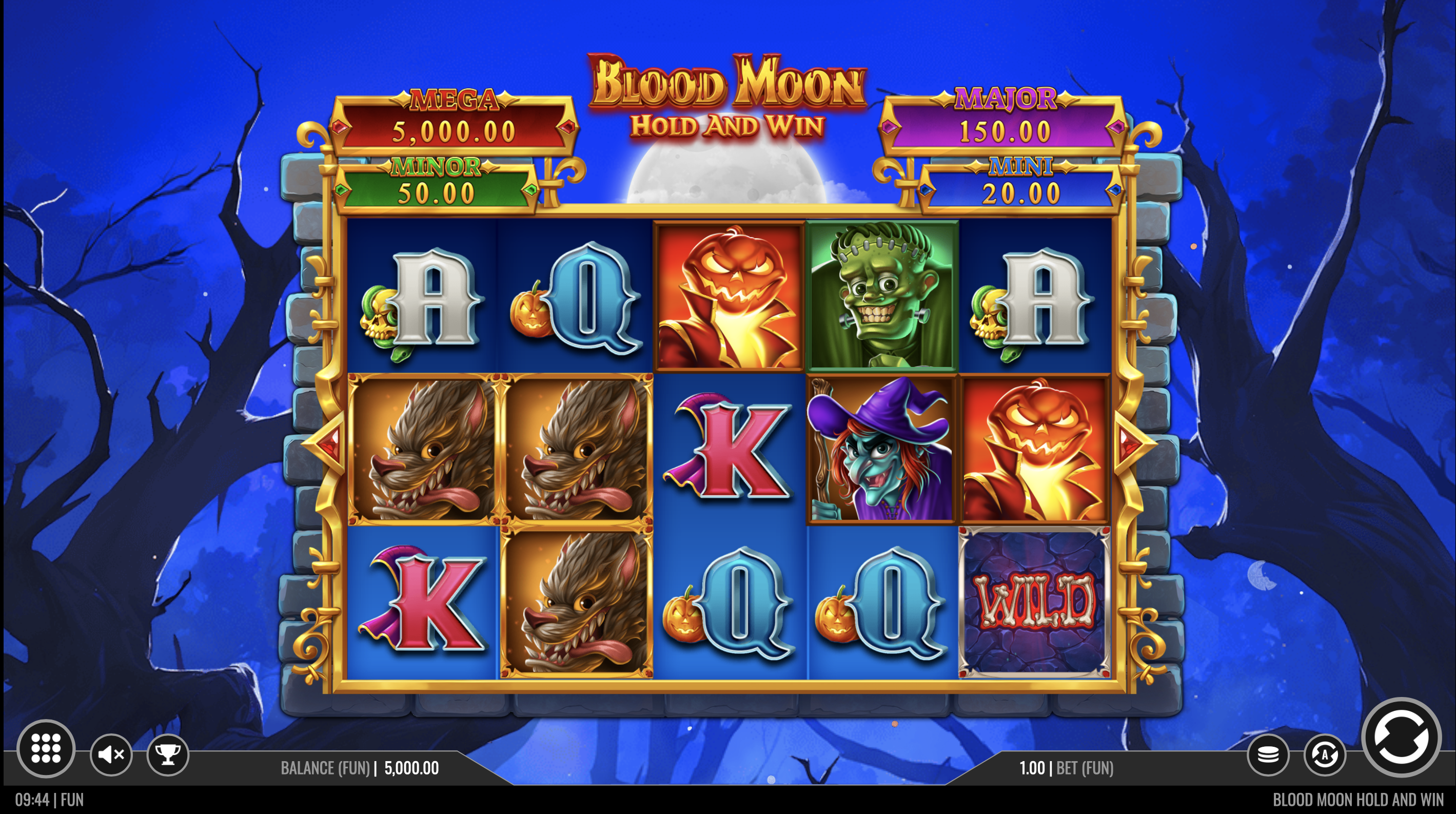
Task: Open the coin stack bet selector
Action: (1268, 754)
